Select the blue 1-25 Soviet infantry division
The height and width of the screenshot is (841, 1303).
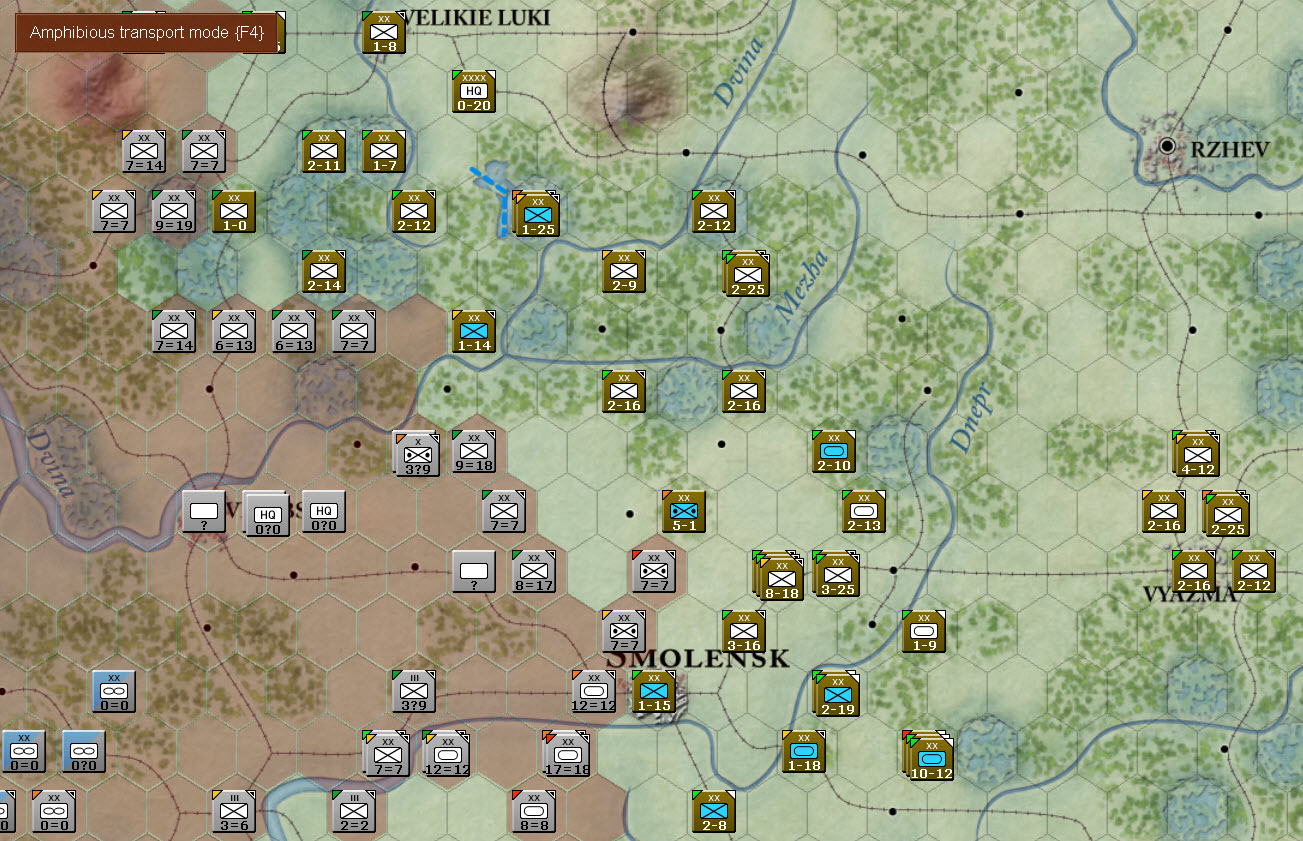[x=536, y=213]
